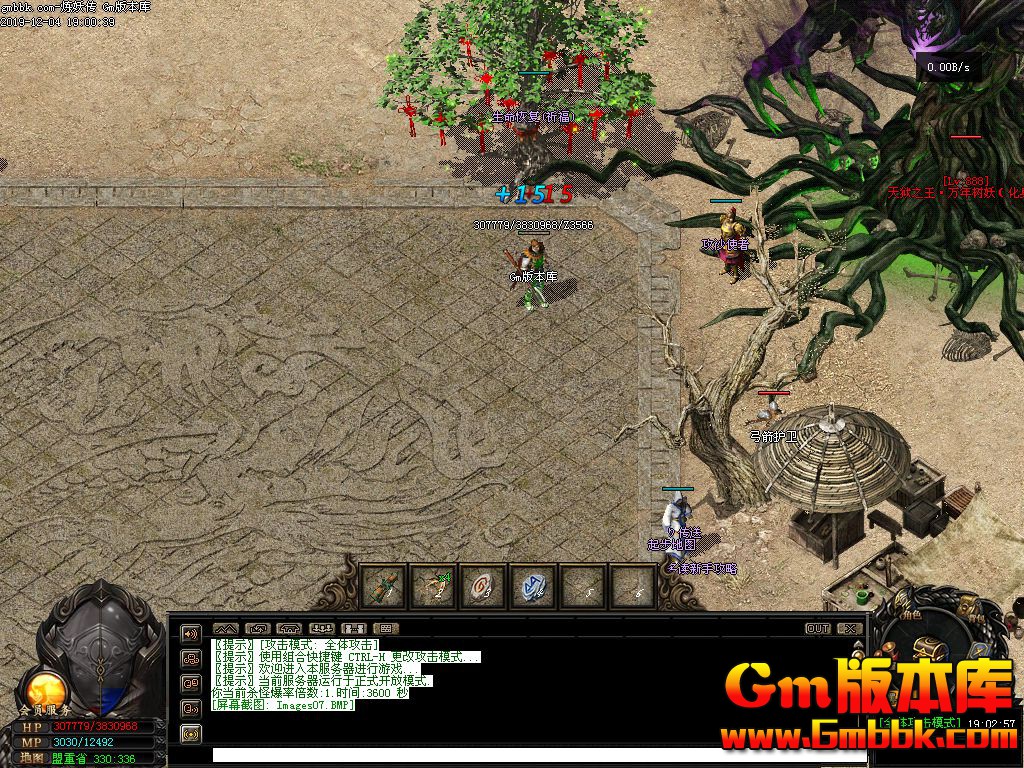Open the 会员服务 member service orb
Screen dimensions: 1024x768
[x=44, y=690]
